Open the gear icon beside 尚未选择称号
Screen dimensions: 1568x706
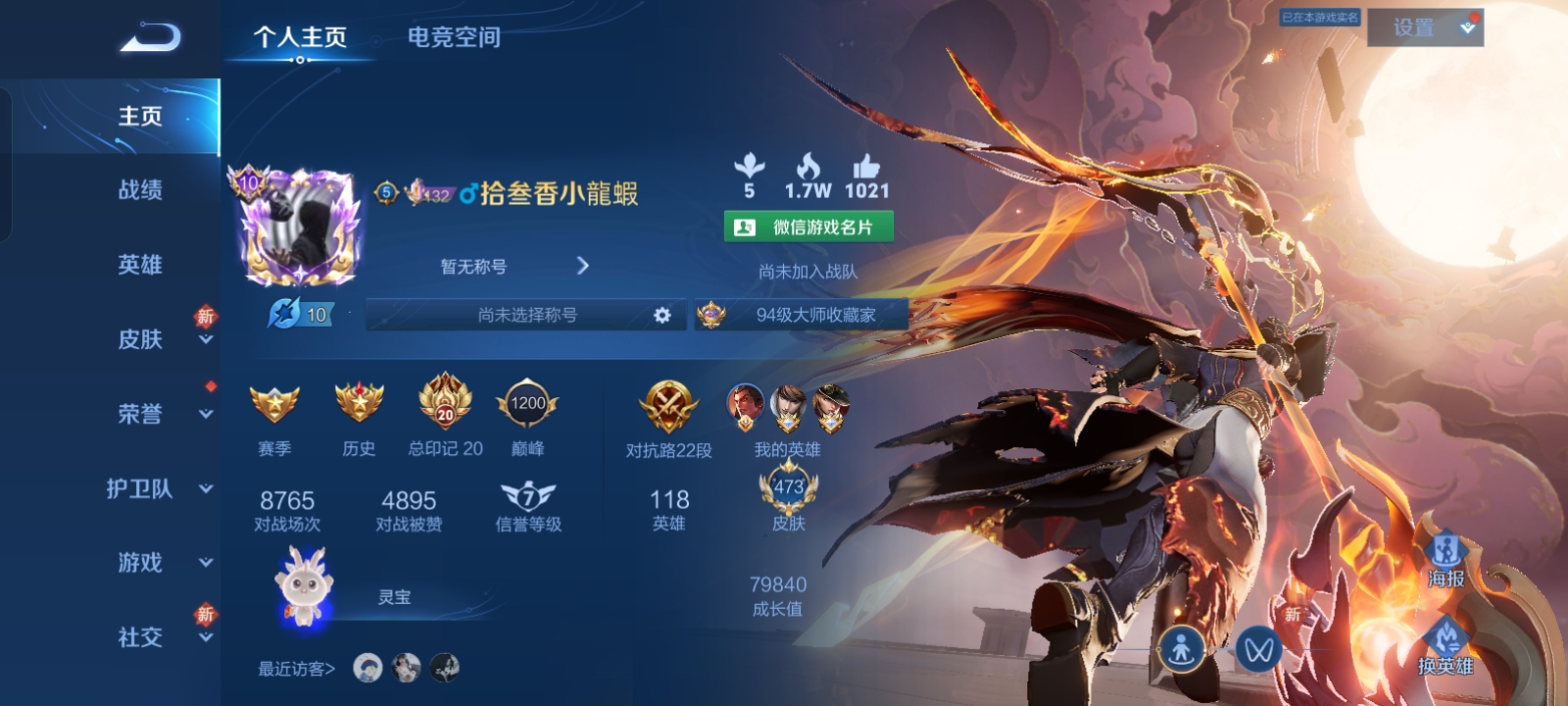pyautogui.click(x=663, y=315)
